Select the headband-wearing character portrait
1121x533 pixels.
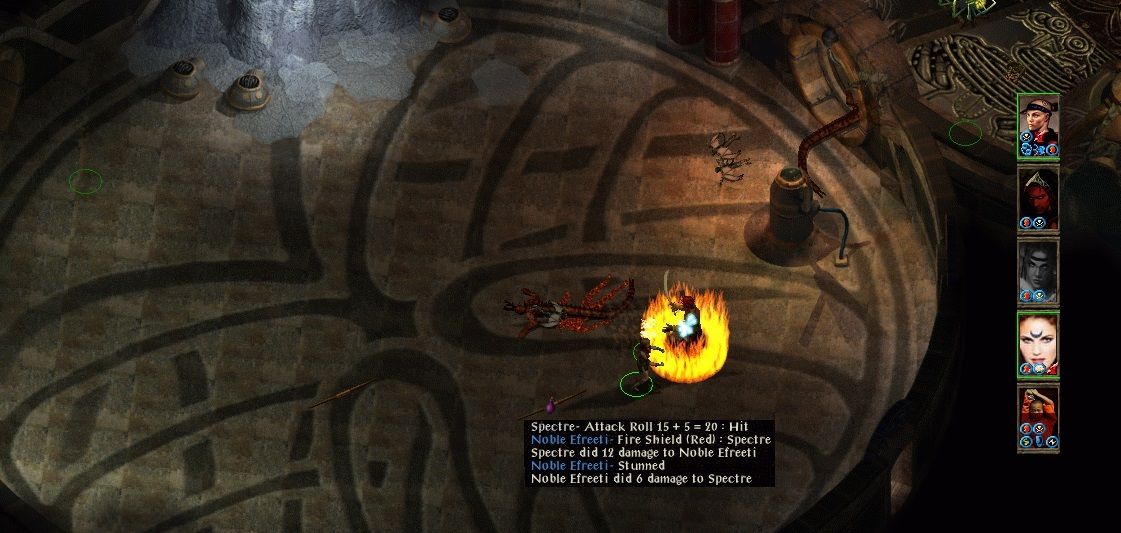pos(1038,119)
